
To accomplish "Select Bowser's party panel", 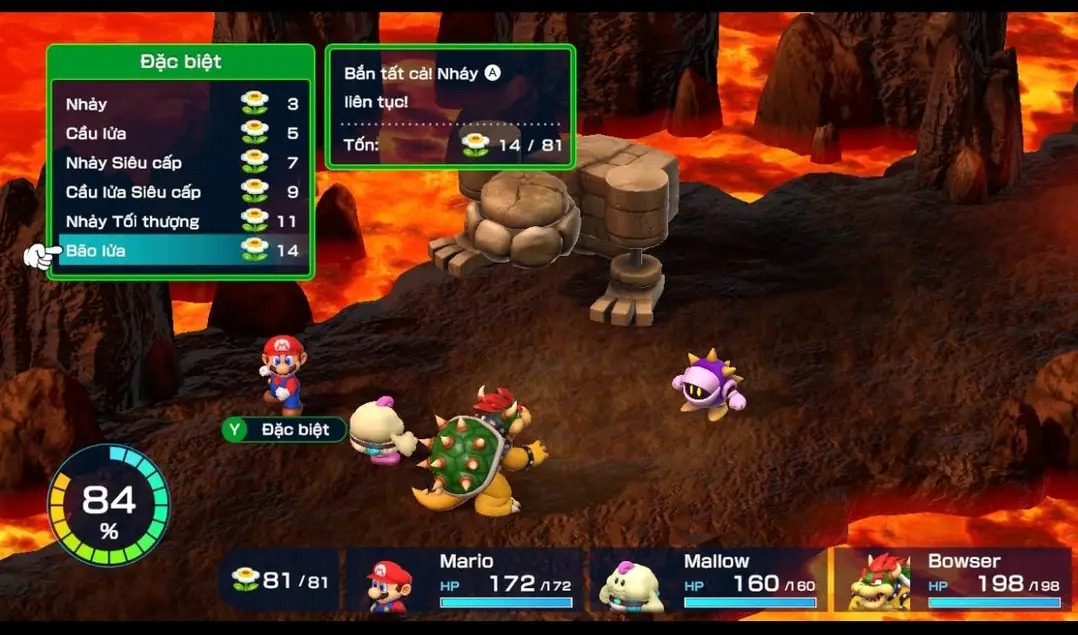I will pyautogui.click(x=953, y=580).
